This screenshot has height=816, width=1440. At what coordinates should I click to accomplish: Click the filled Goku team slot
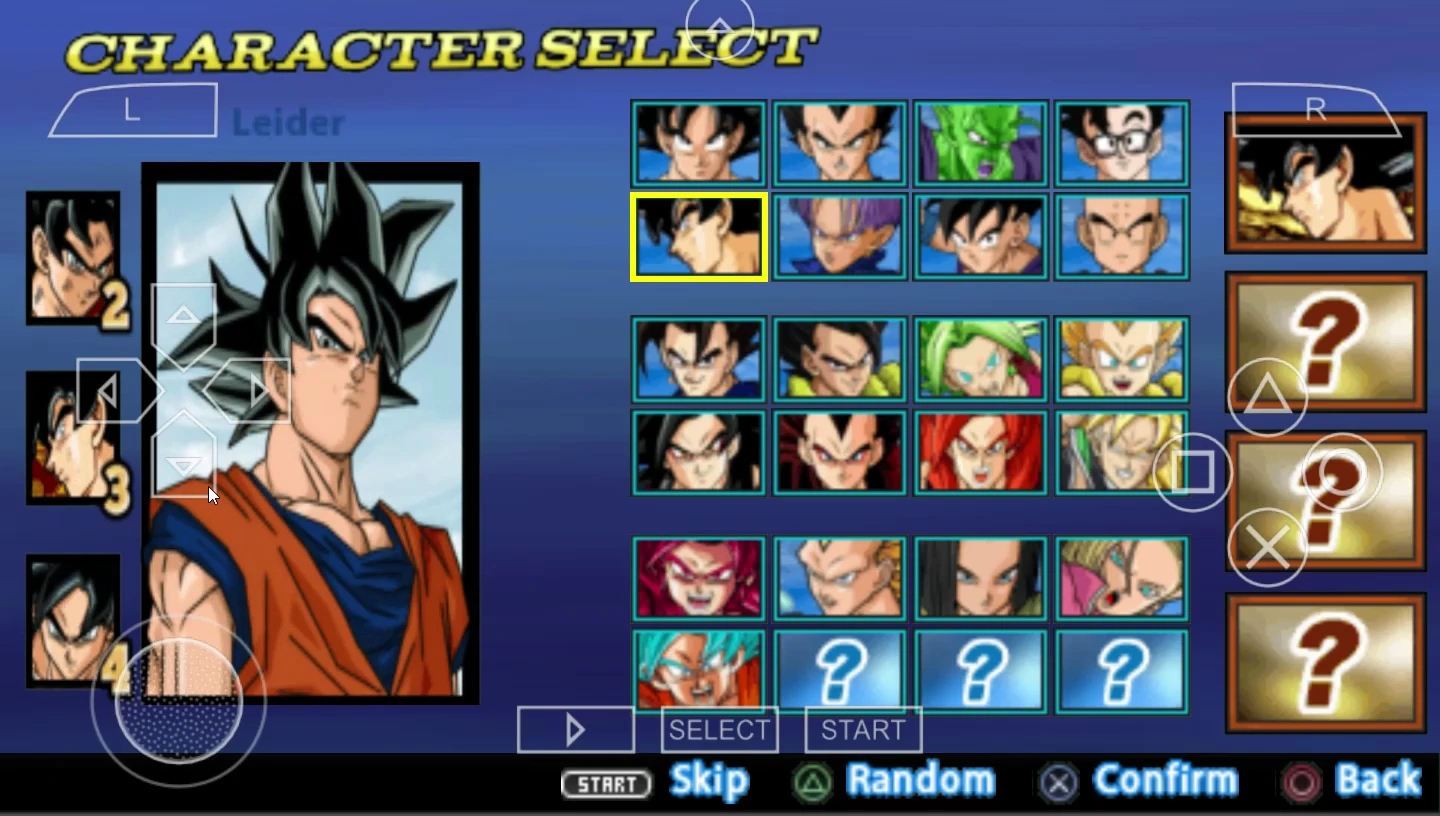pos(1325,182)
